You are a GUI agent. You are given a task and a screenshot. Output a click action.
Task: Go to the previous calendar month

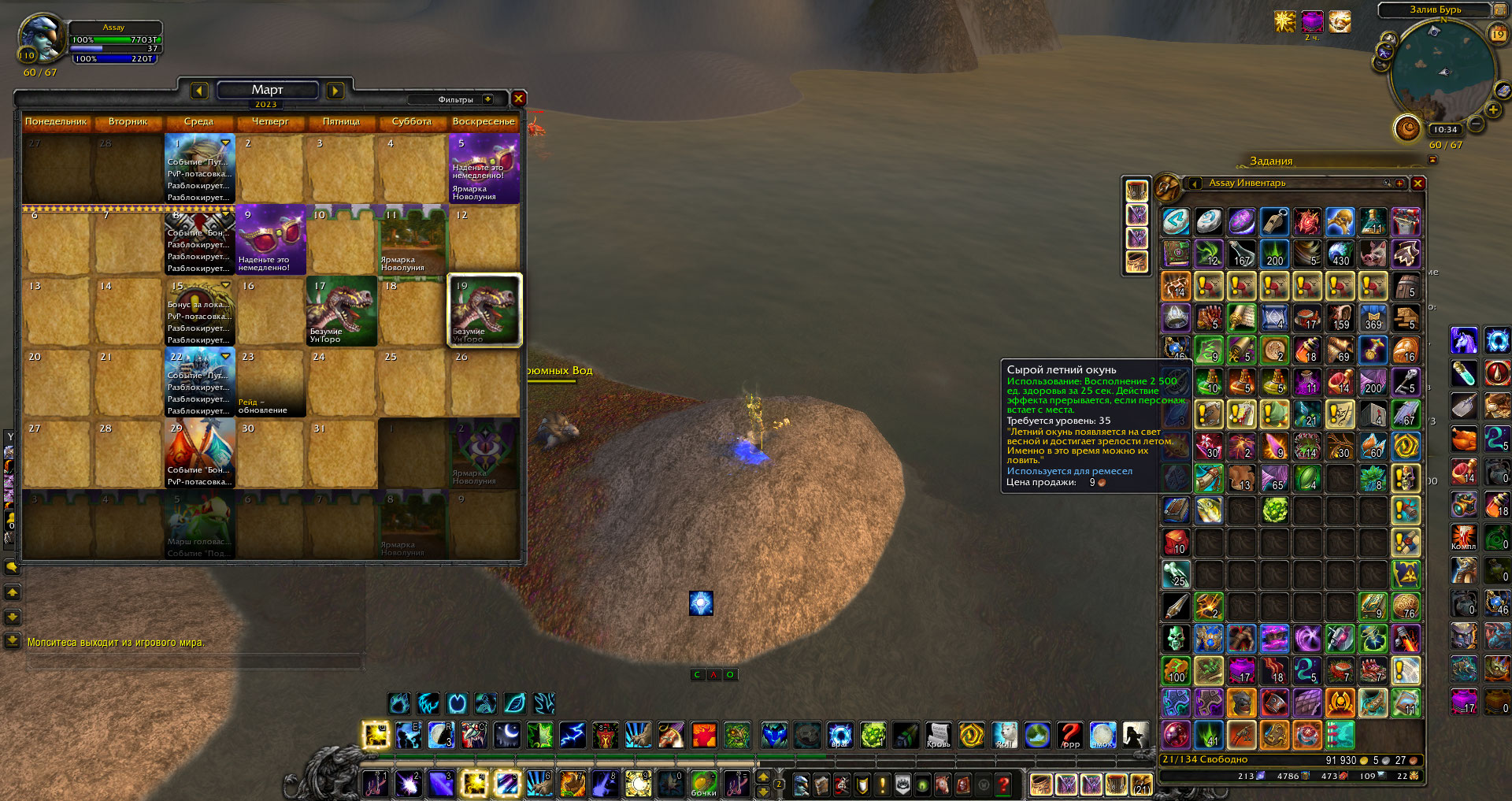pyautogui.click(x=199, y=91)
